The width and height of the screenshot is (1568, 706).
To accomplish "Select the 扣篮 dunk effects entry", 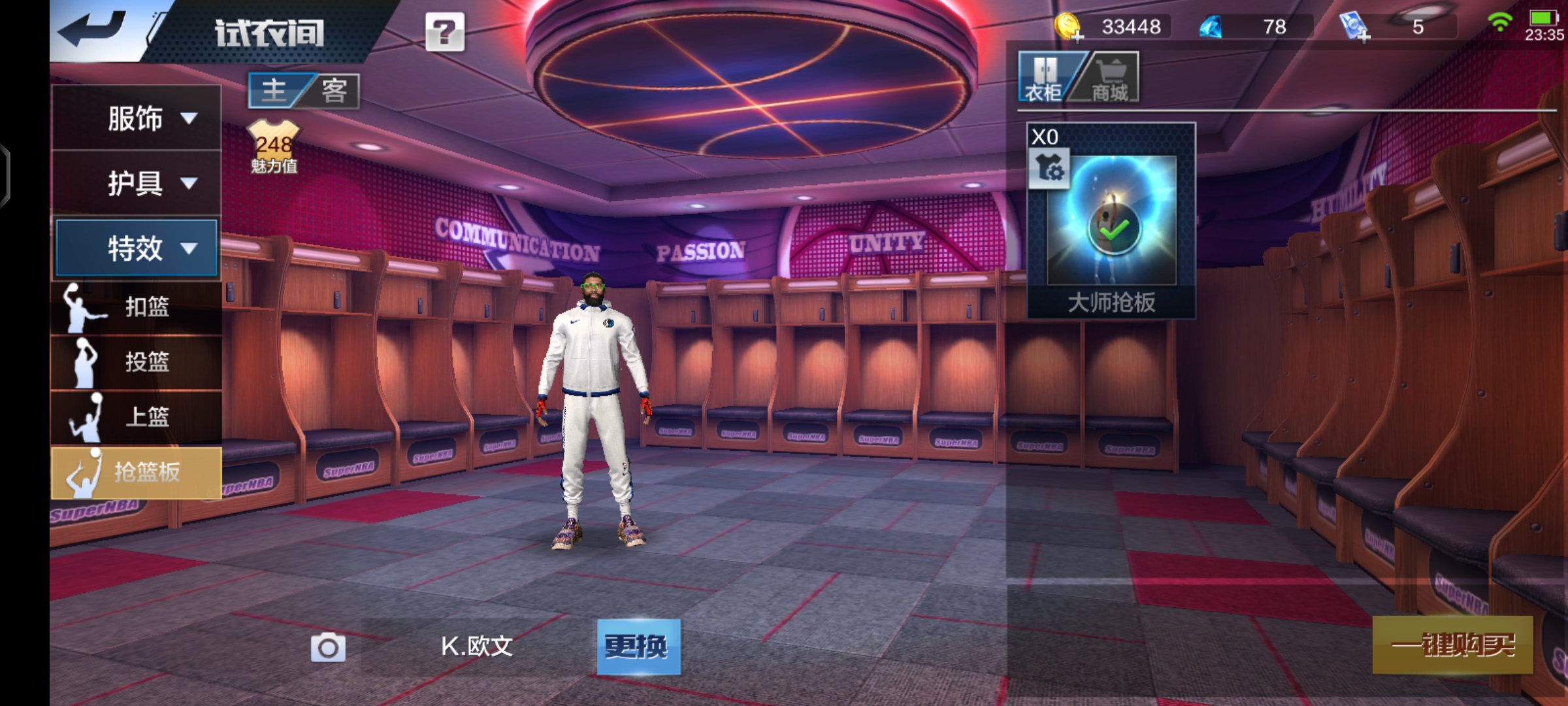I will pyautogui.click(x=137, y=307).
